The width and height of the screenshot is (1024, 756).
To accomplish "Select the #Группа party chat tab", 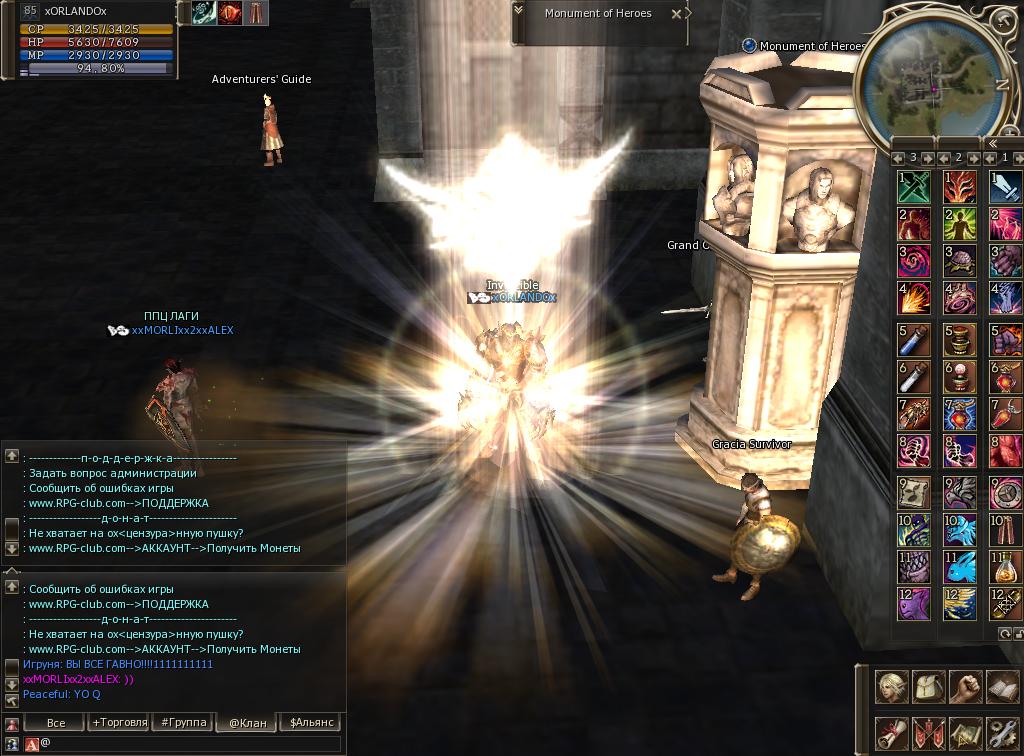I will tap(183, 722).
